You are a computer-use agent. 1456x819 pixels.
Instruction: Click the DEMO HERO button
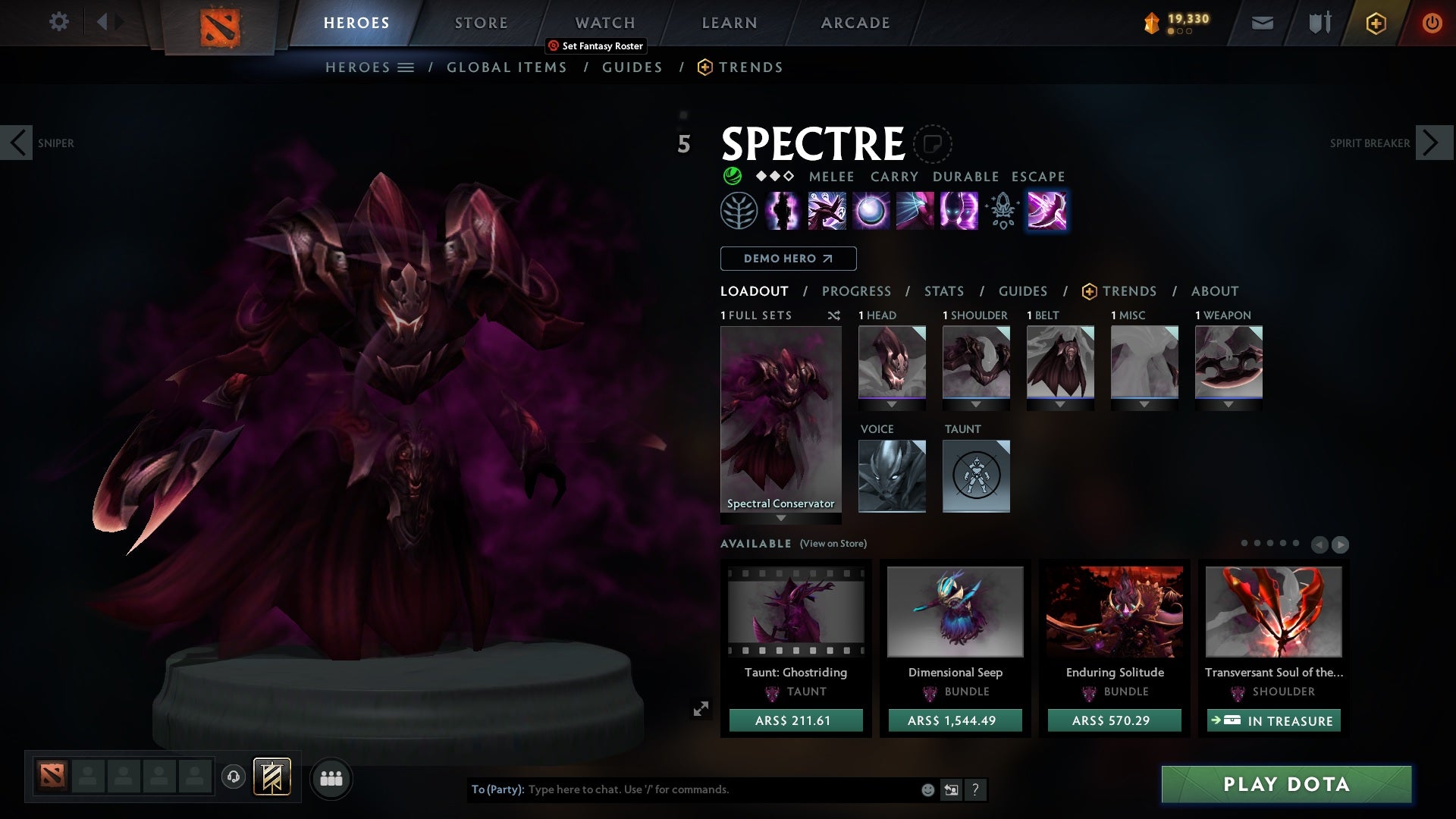[x=788, y=259]
